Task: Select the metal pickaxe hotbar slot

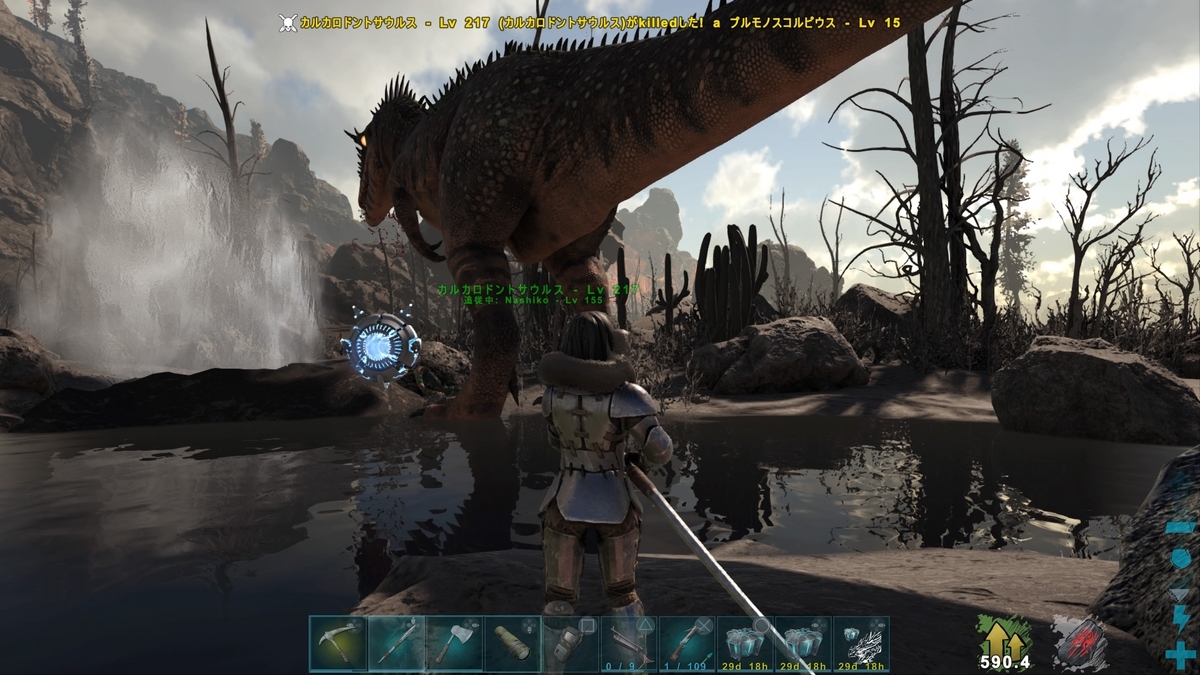Action: point(338,643)
